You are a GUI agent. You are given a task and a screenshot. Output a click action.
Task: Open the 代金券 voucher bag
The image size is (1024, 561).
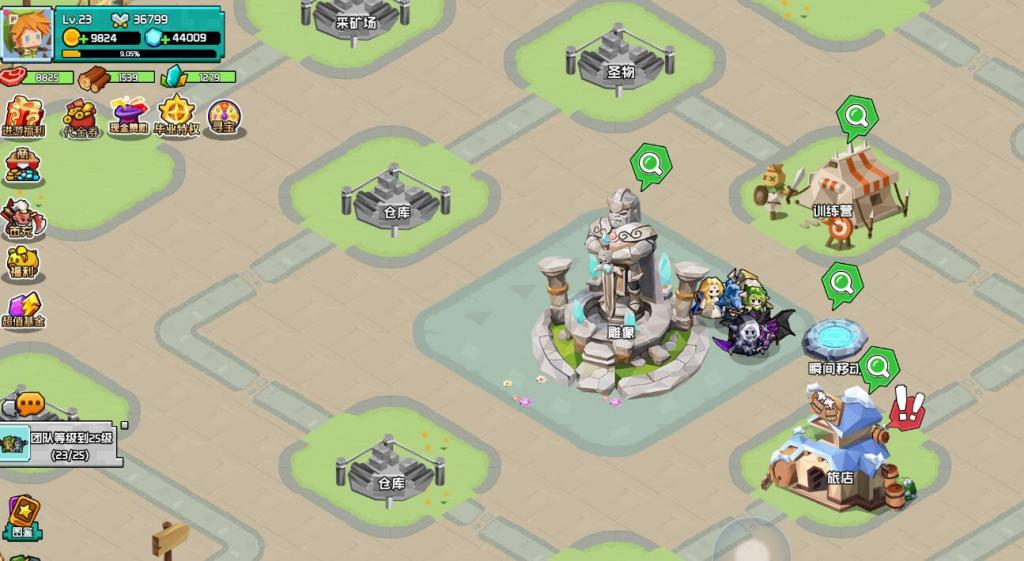tap(80, 117)
